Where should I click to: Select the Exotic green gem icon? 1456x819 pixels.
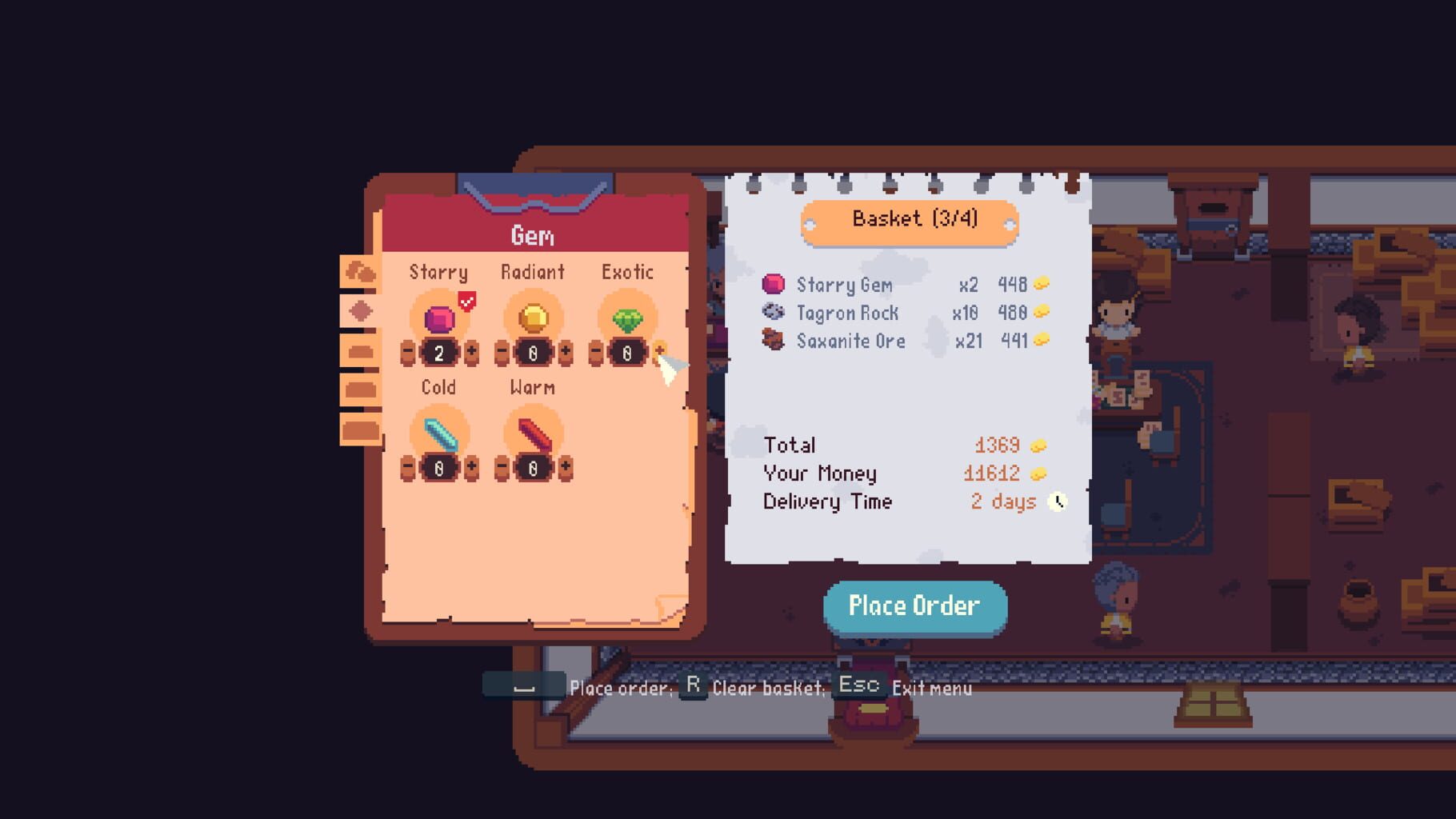(x=628, y=318)
